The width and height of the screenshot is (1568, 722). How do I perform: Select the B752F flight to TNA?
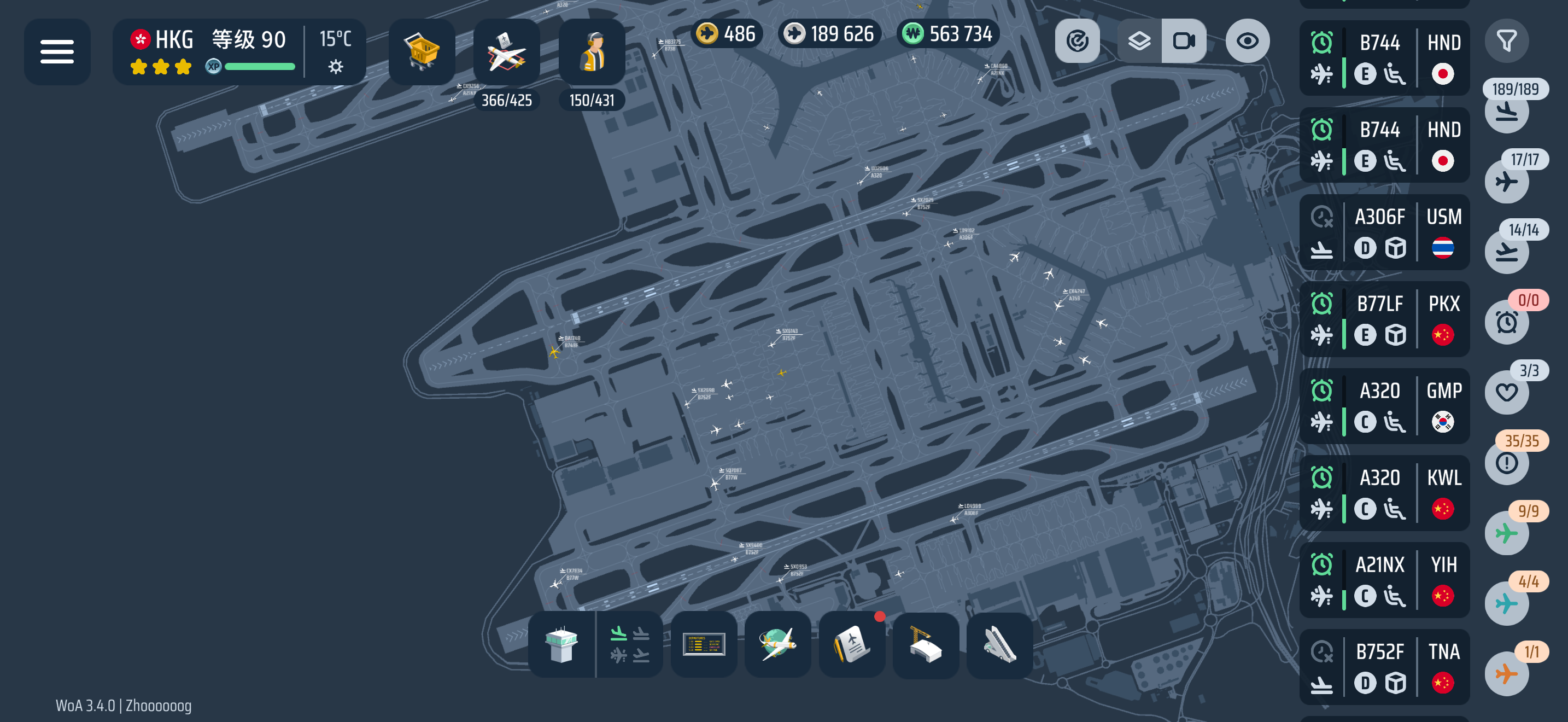[1384, 668]
